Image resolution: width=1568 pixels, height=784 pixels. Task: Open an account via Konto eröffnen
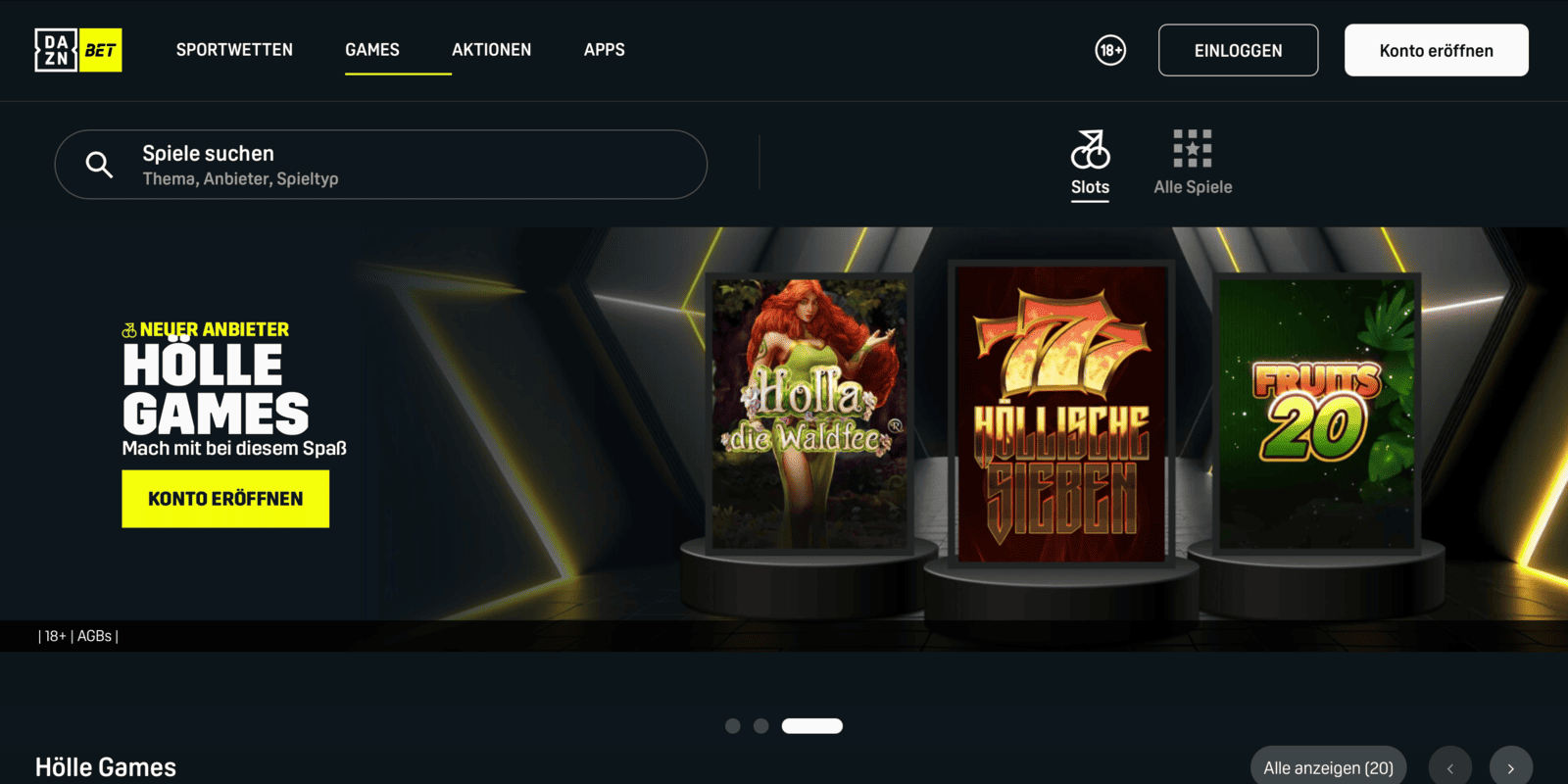pos(1436,50)
